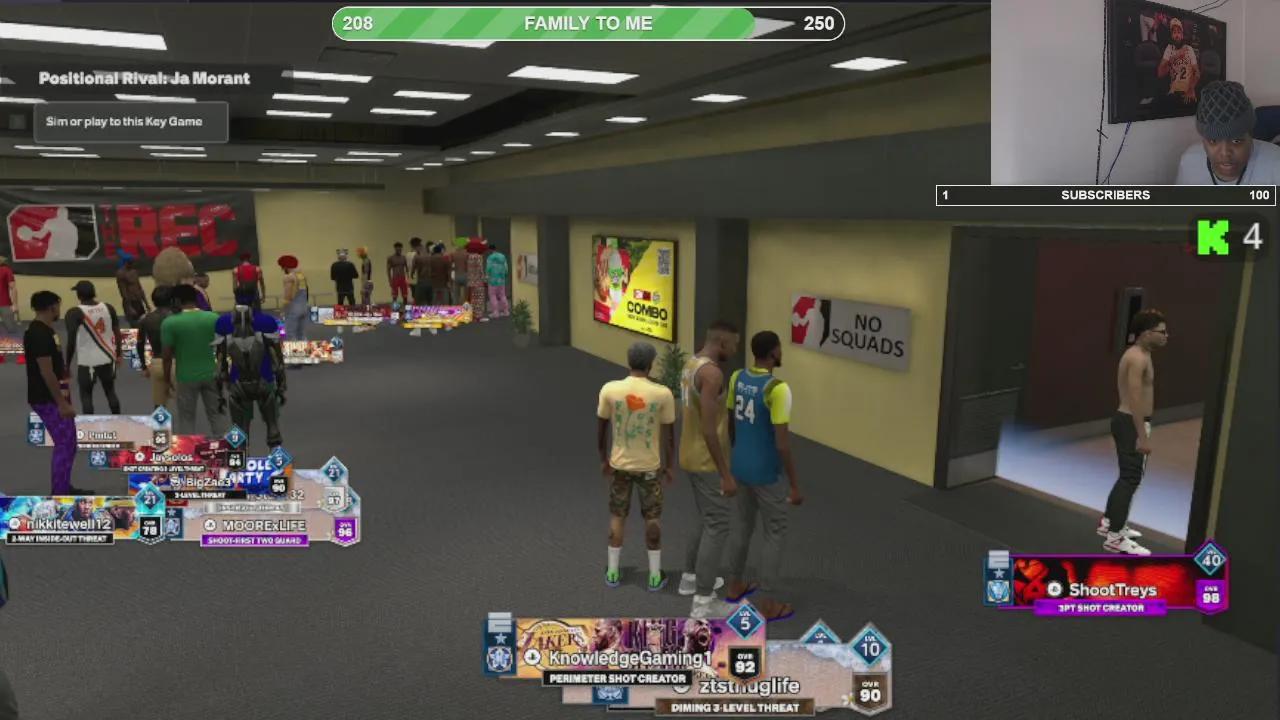Expand the ztsthuglife DIMING 3-LEVEL THREAT card

tap(736, 706)
